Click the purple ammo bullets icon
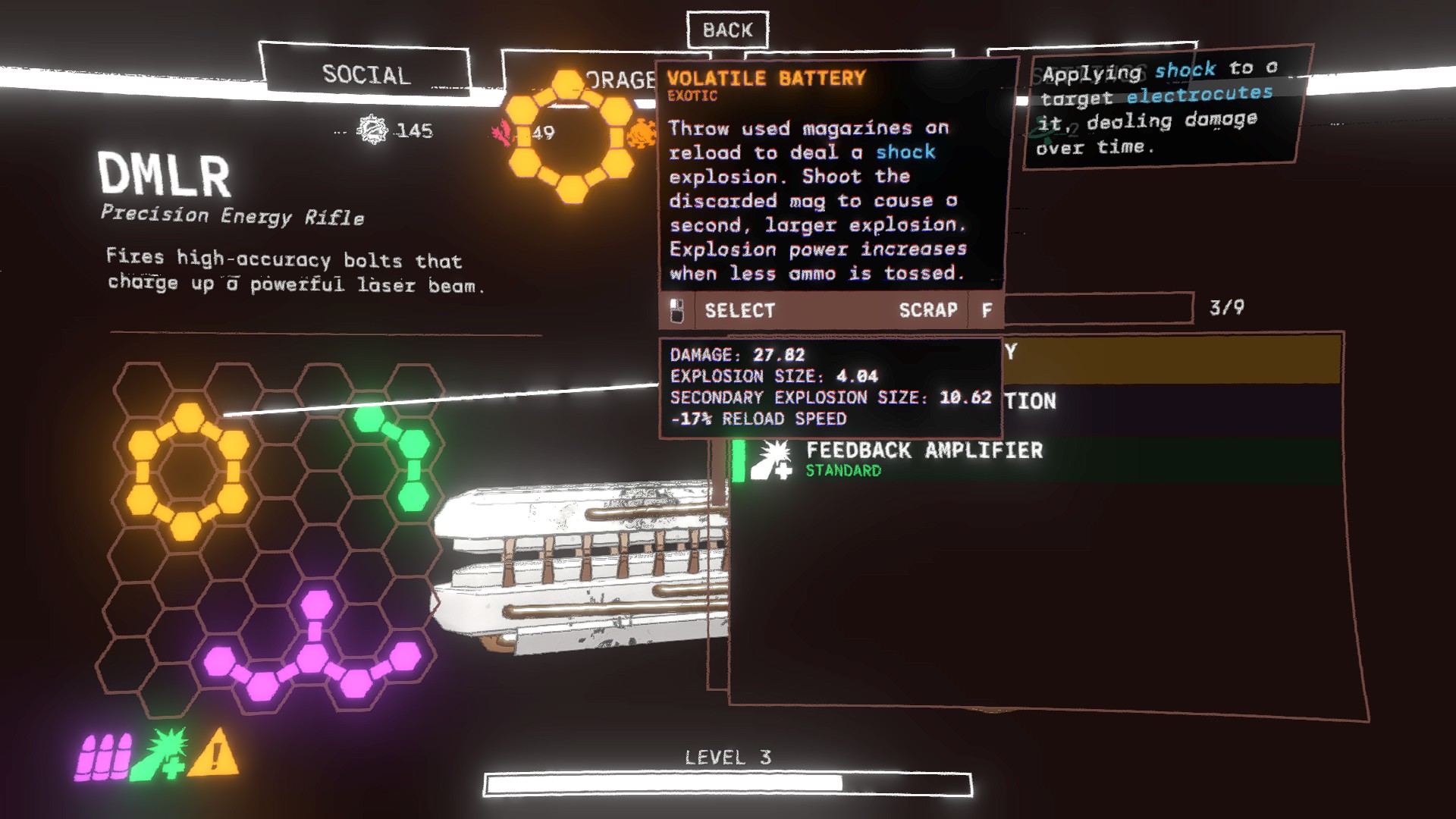Image resolution: width=1456 pixels, height=819 pixels. coord(102,756)
